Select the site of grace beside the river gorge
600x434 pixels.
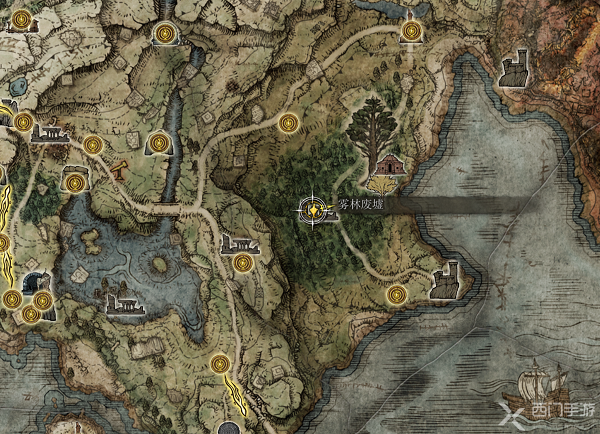[x=159, y=144]
